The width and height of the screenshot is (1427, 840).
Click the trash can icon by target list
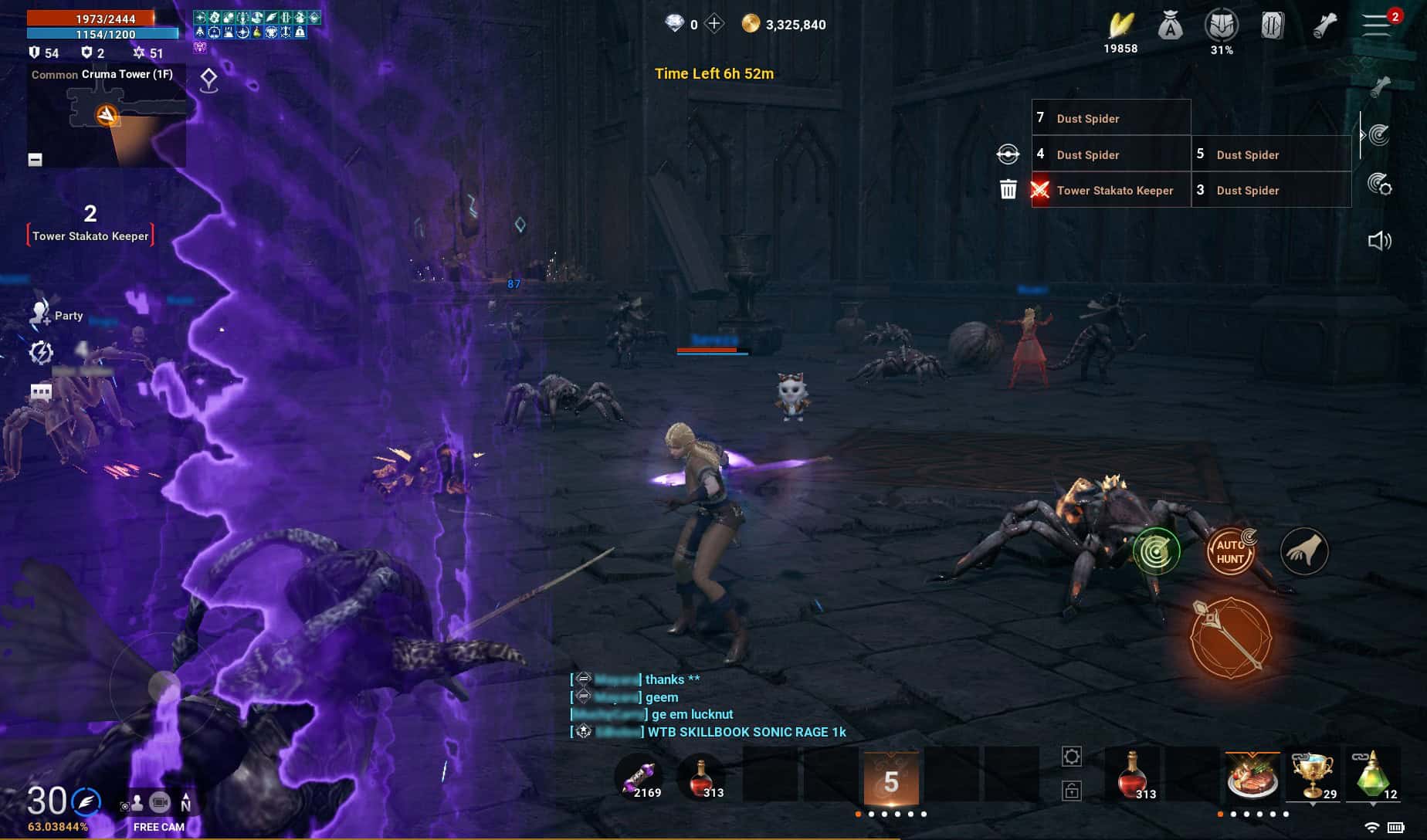(x=1008, y=189)
